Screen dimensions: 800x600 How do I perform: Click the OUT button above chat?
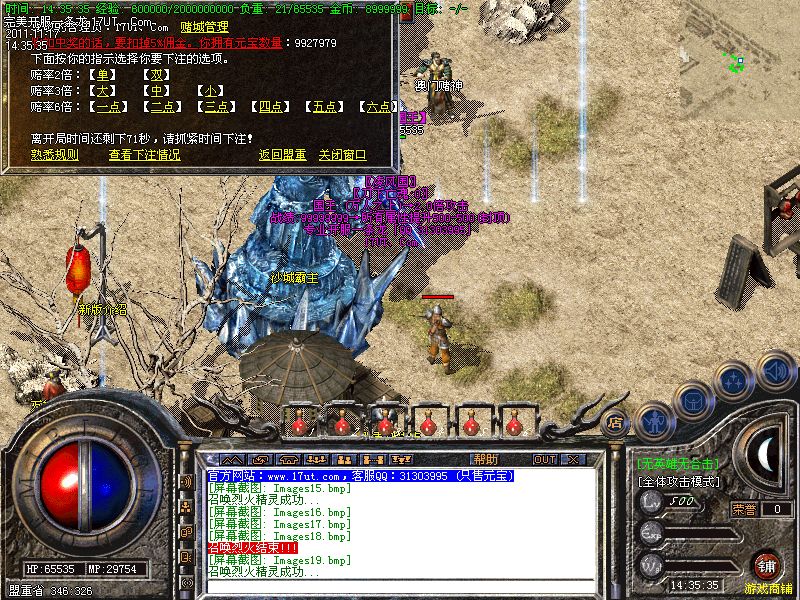pos(545,460)
